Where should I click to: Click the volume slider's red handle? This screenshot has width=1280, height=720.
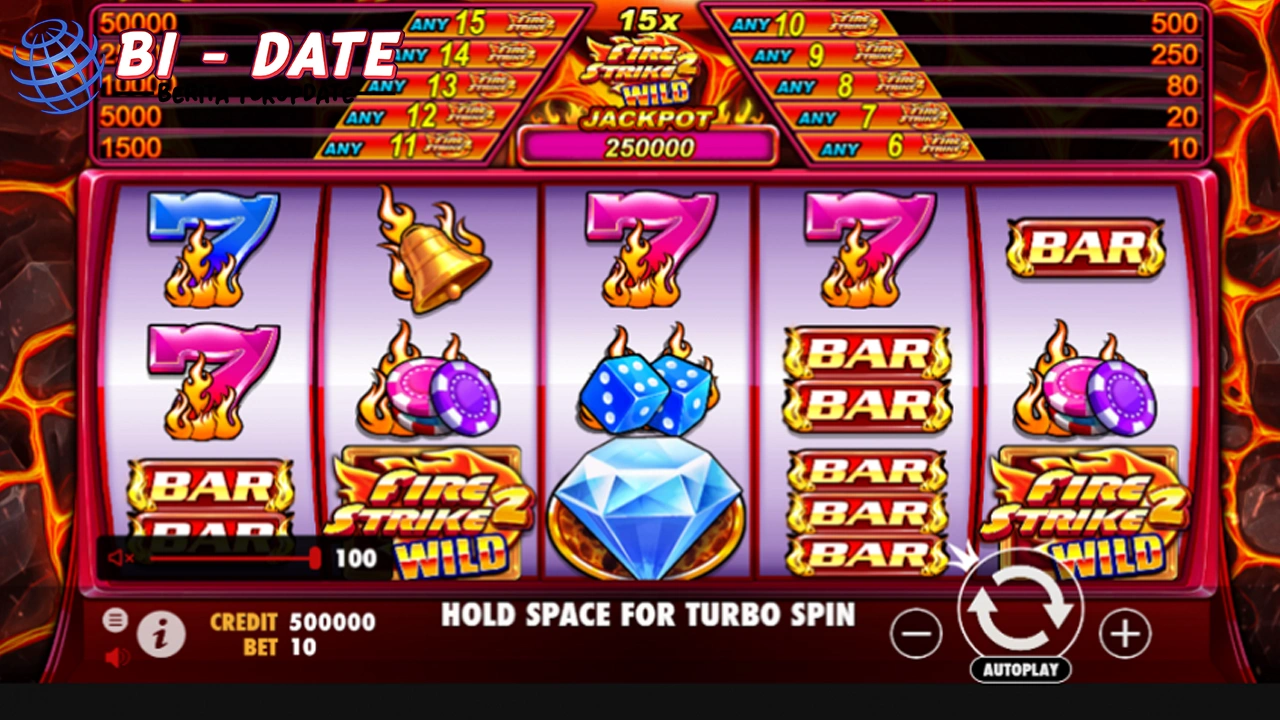(x=315, y=558)
